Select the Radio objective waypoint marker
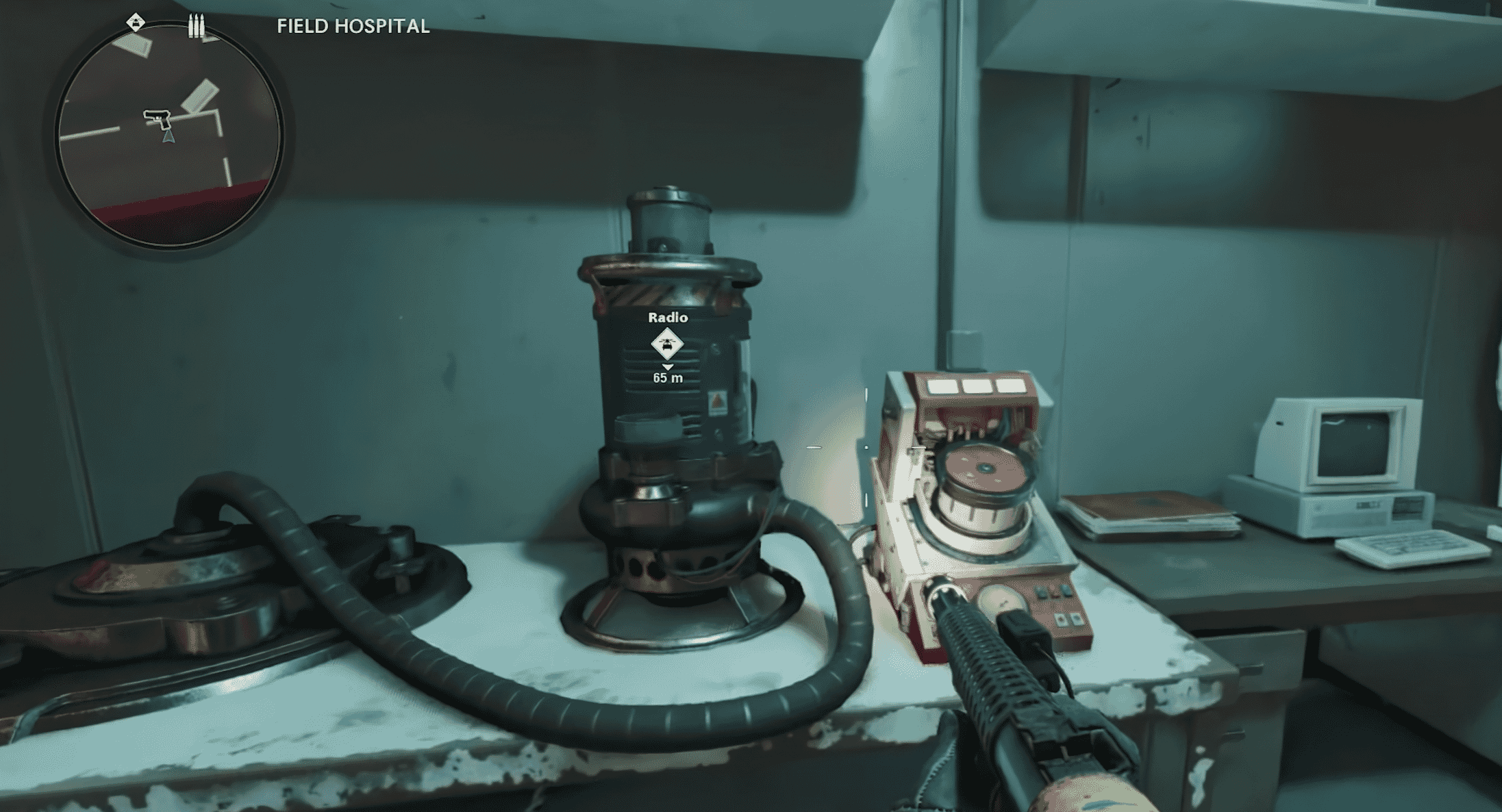The height and width of the screenshot is (812, 1502). (x=667, y=344)
